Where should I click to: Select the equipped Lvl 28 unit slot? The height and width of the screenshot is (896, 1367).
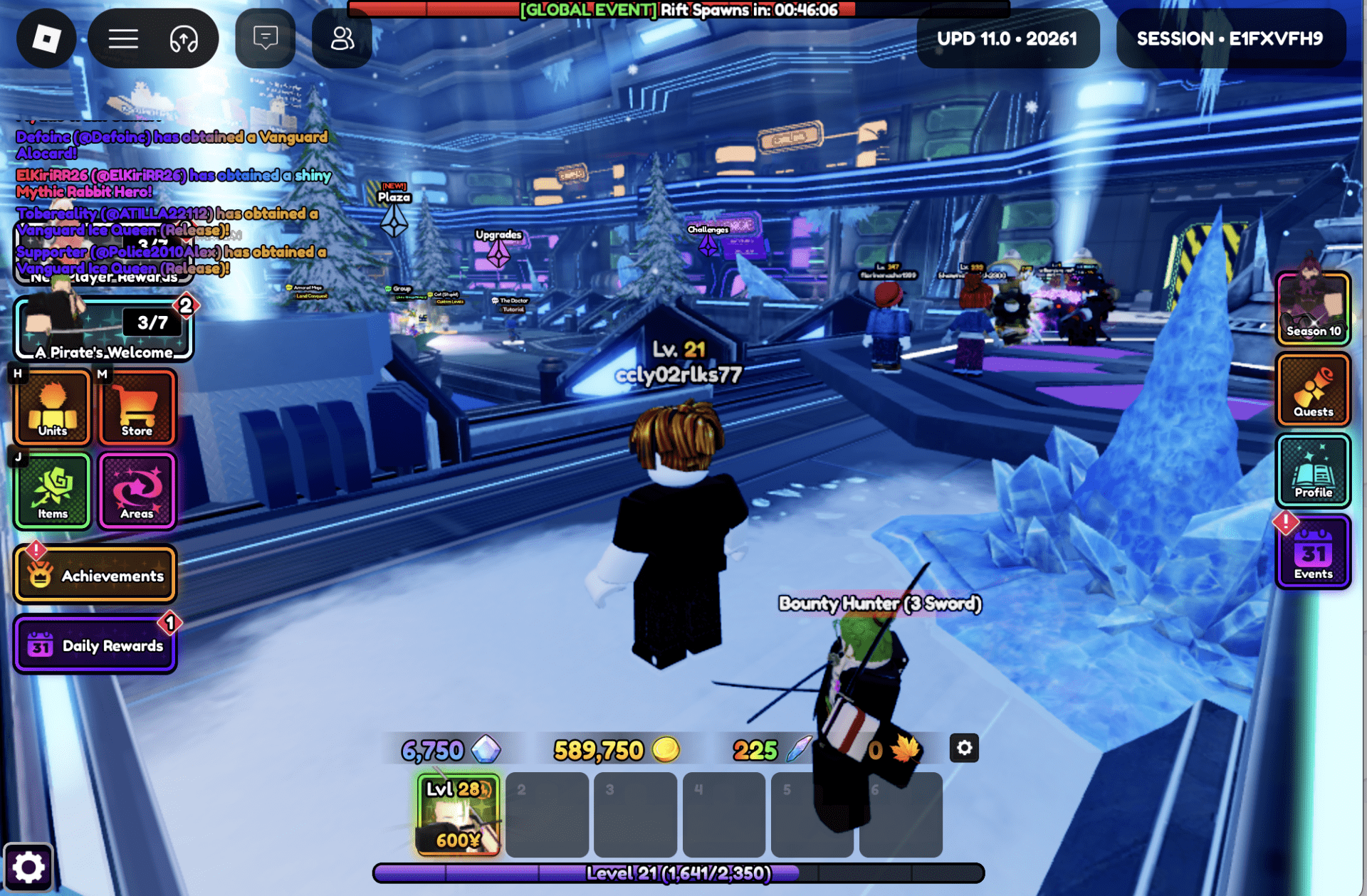(x=456, y=814)
